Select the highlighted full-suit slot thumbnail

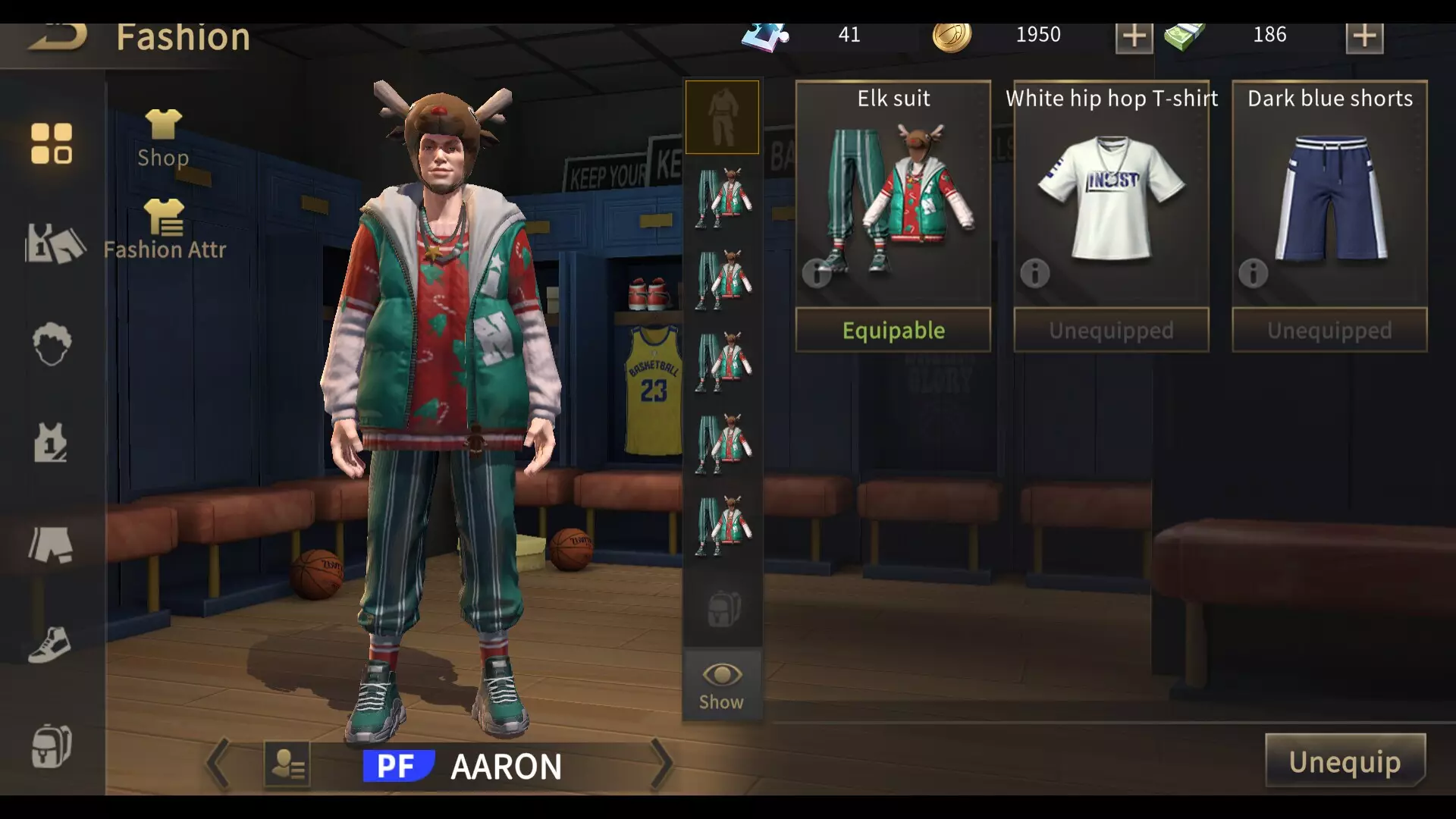(x=720, y=117)
